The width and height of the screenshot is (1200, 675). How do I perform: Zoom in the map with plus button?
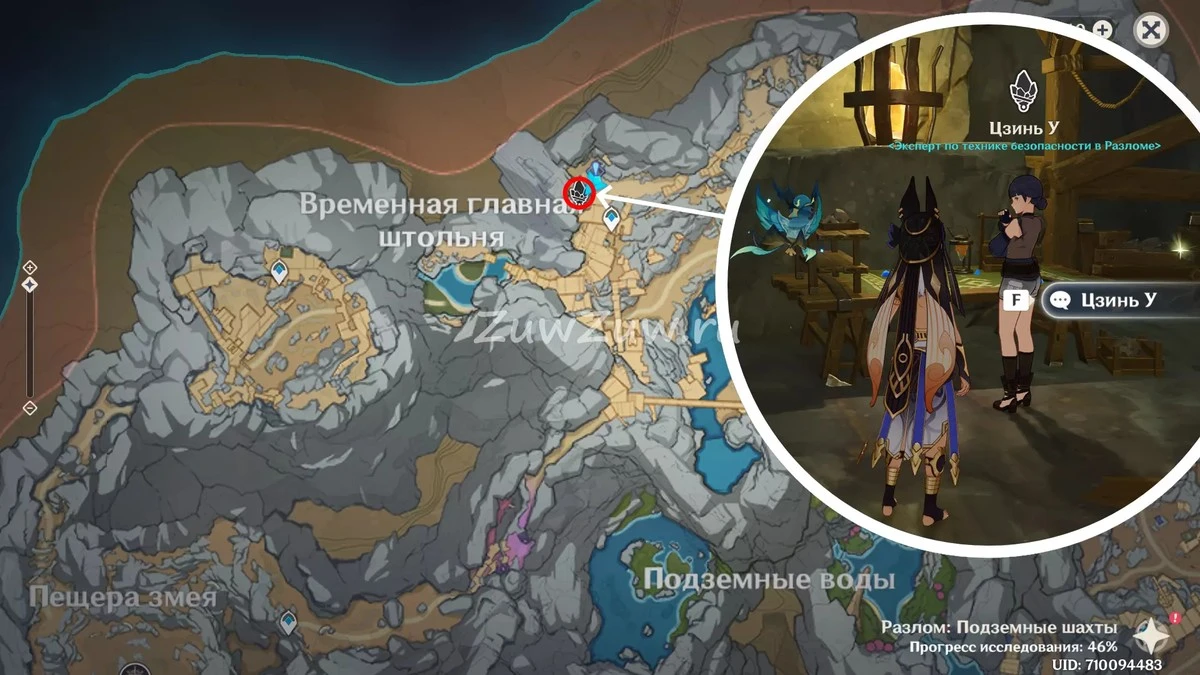click(30, 267)
